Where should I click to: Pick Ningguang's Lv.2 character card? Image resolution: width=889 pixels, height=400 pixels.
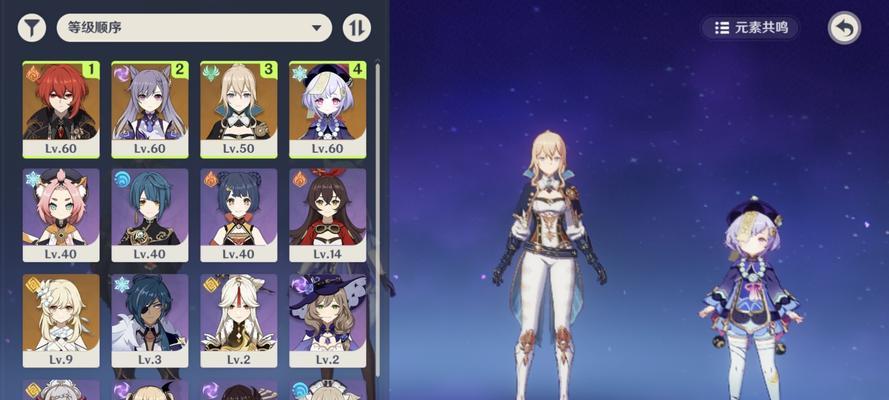(x=238, y=321)
